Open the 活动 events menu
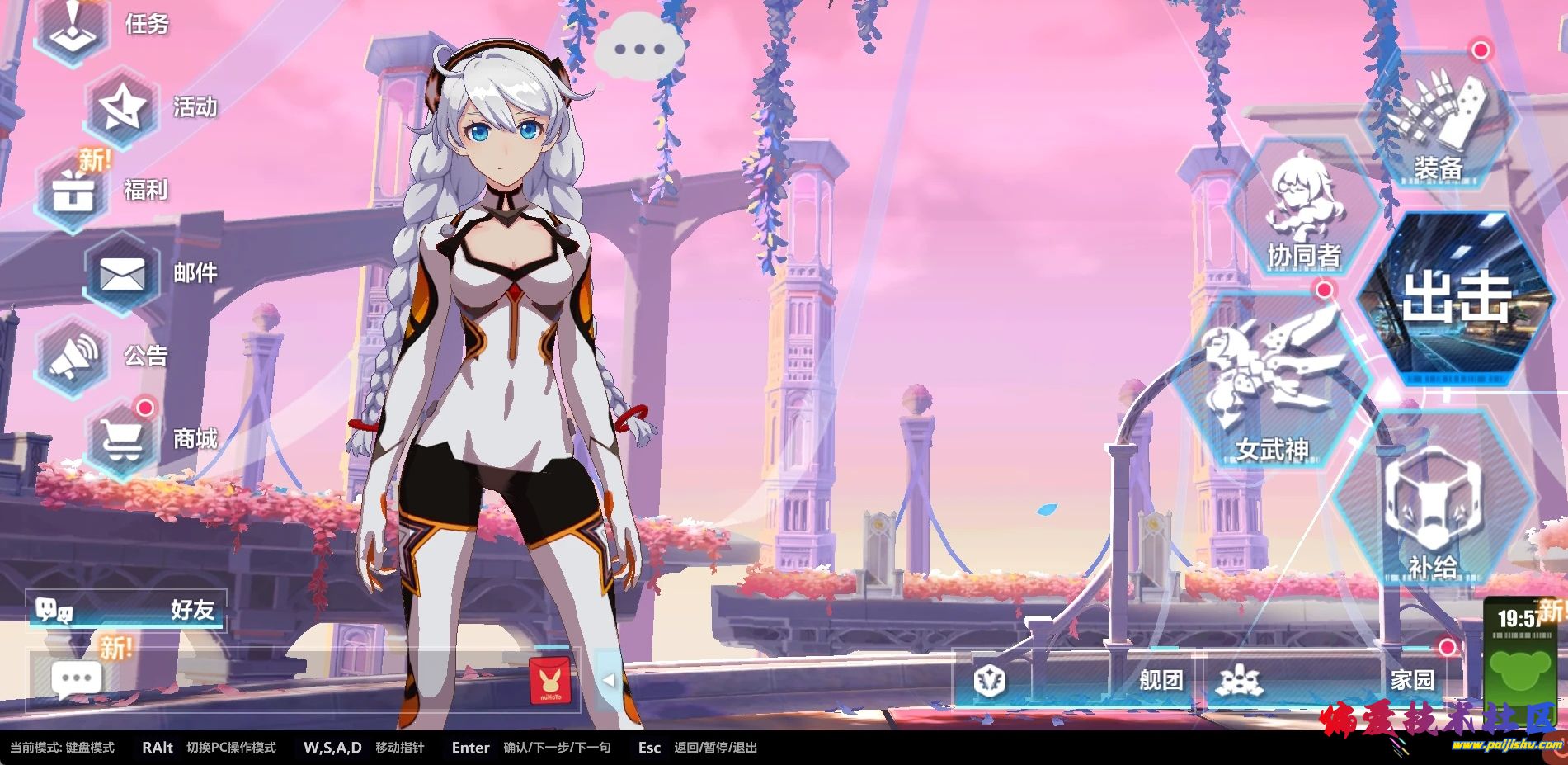Screen dimensions: 1568x765 tap(124, 107)
